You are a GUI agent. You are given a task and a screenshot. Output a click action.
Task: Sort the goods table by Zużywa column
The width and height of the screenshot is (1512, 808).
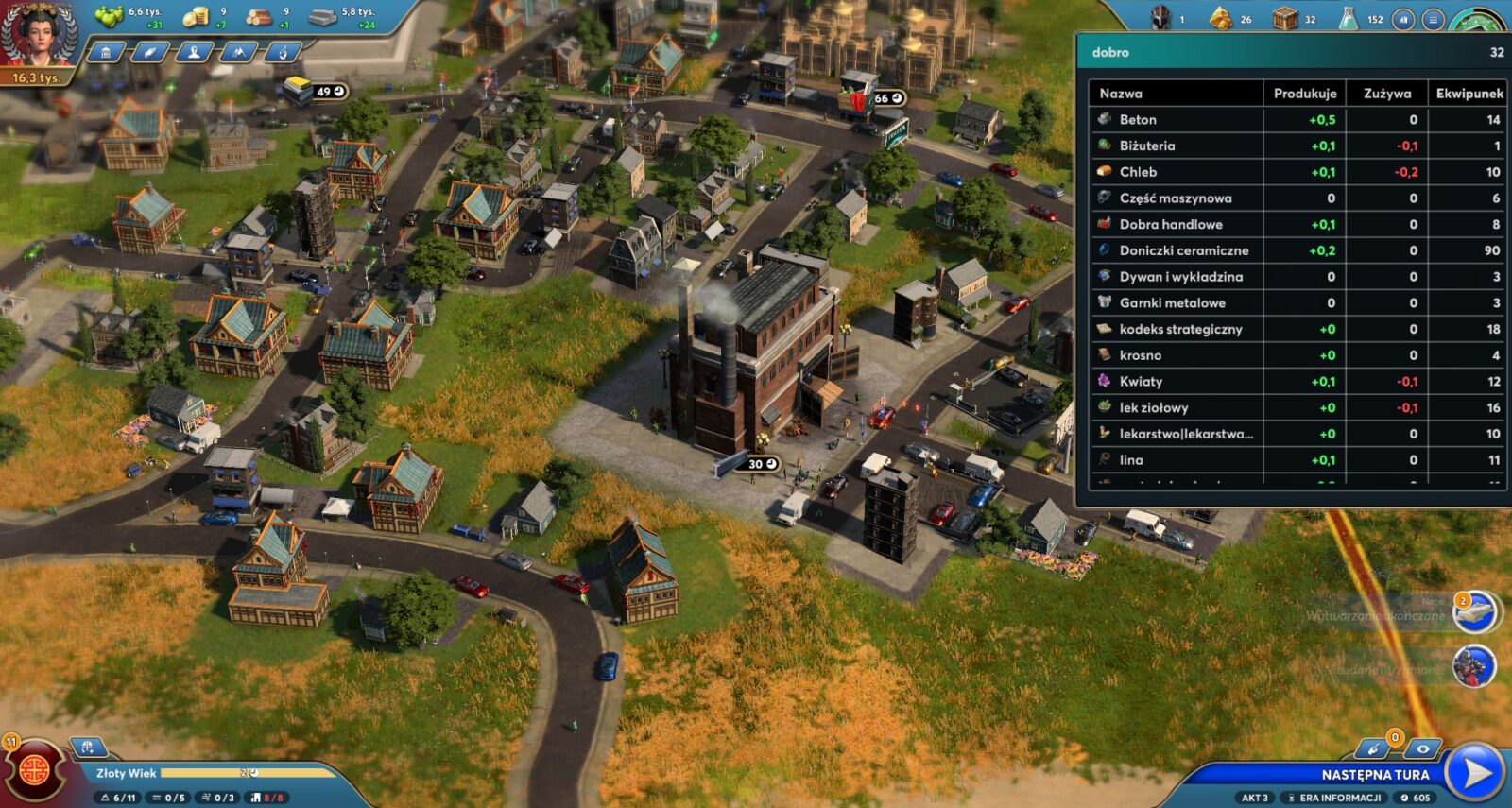[1386, 94]
